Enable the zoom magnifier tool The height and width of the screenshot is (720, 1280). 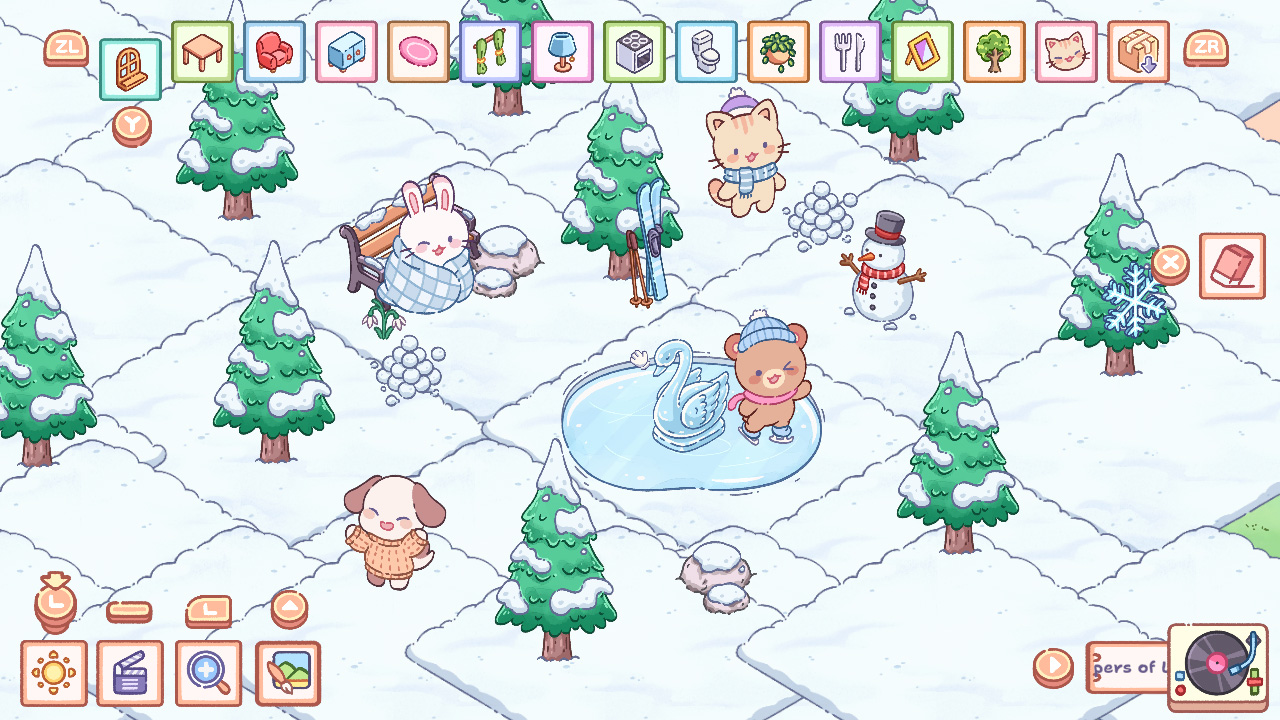pos(208,672)
